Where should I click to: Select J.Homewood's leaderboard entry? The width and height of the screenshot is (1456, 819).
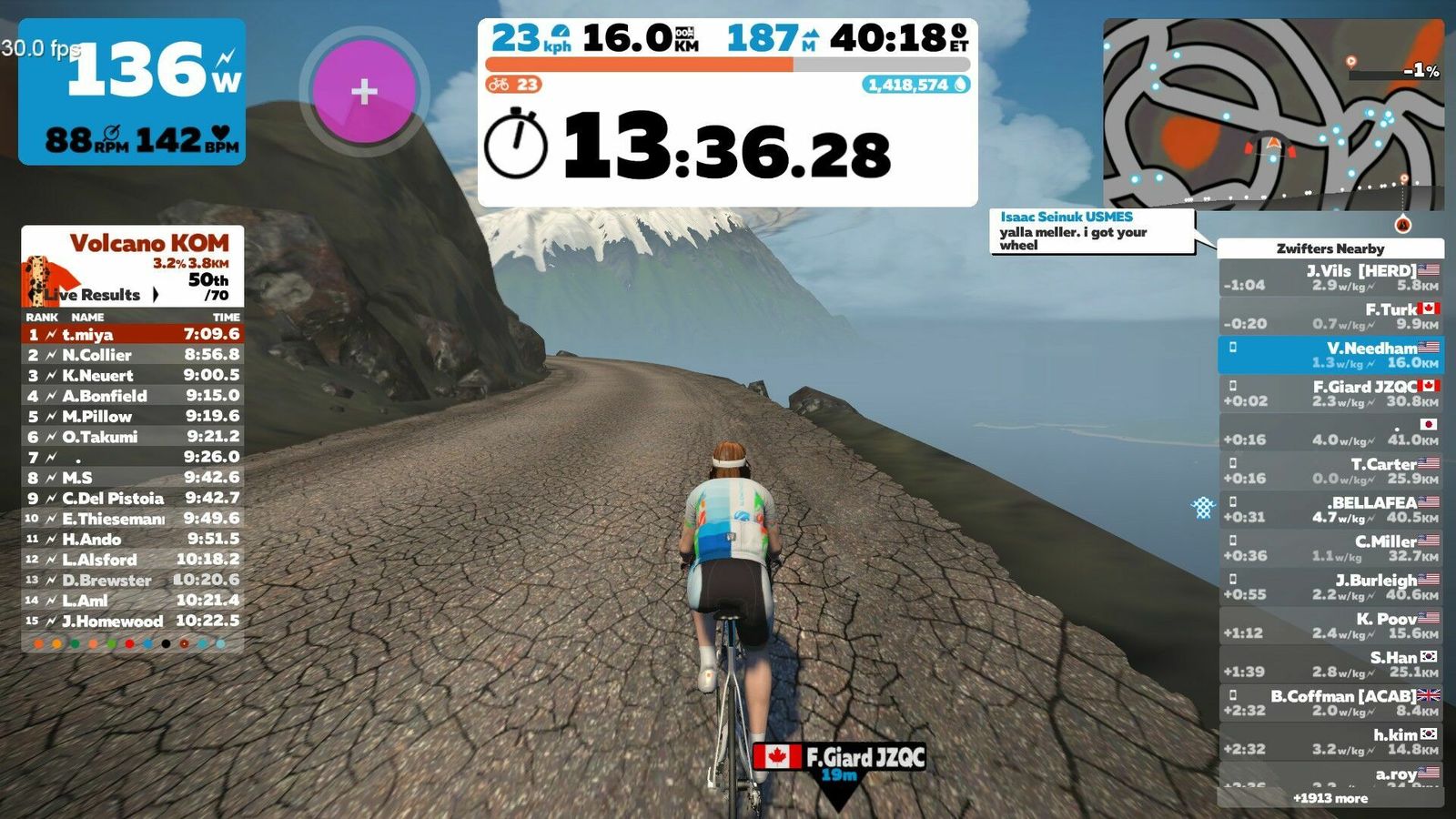[x=133, y=621]
